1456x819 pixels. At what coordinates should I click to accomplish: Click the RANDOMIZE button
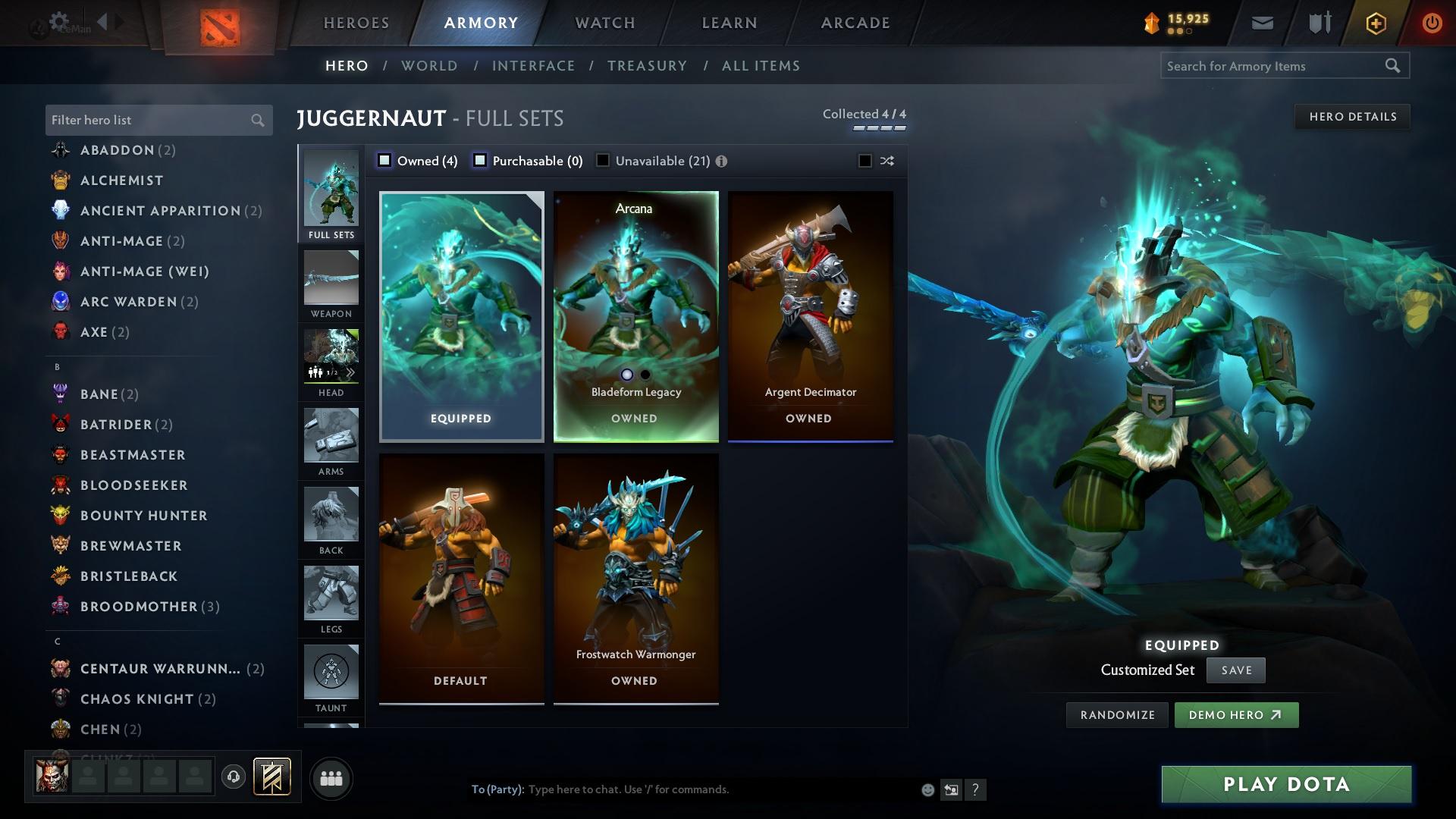[1116, 714]
